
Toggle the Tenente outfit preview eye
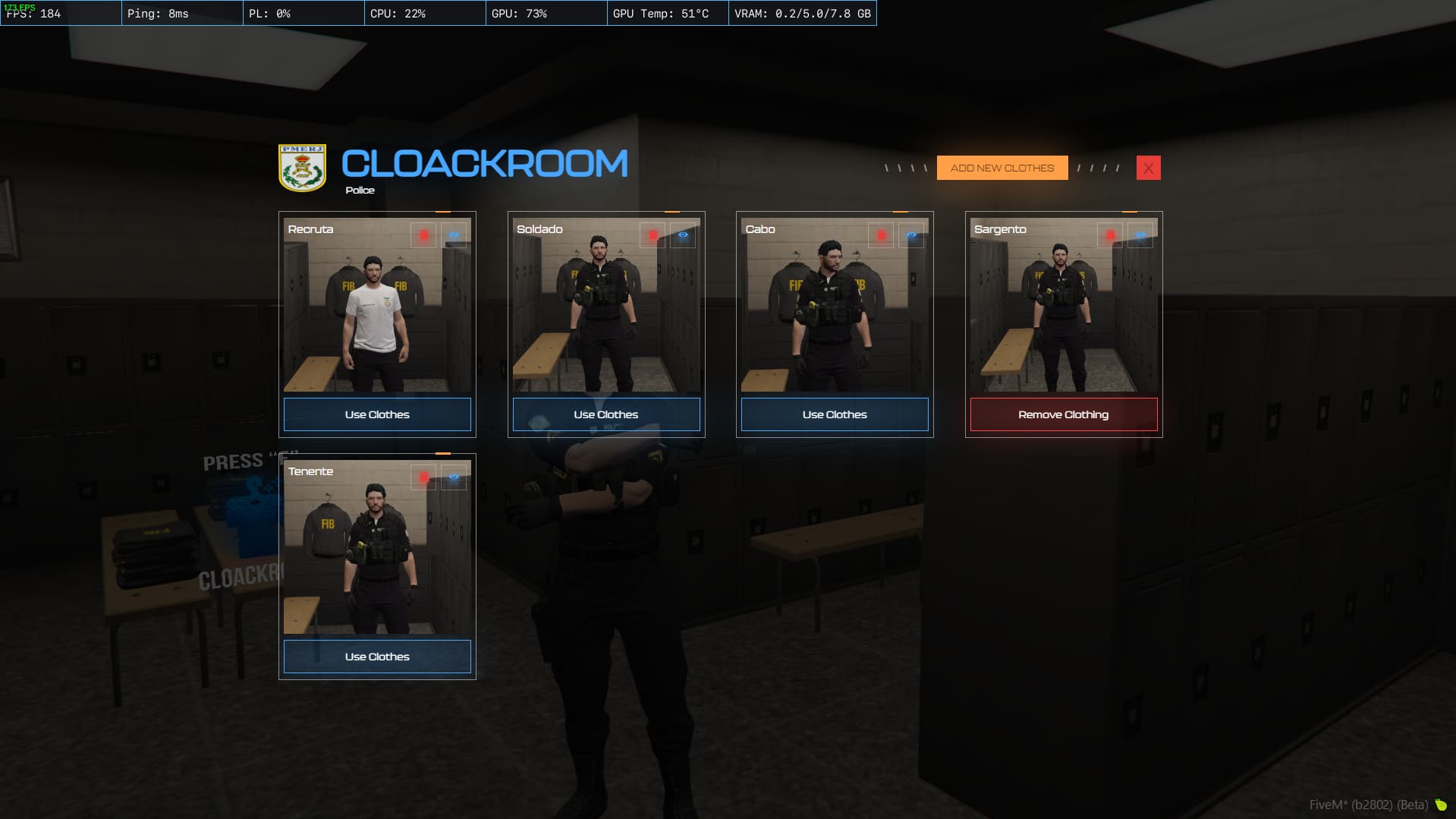point(454,477)
